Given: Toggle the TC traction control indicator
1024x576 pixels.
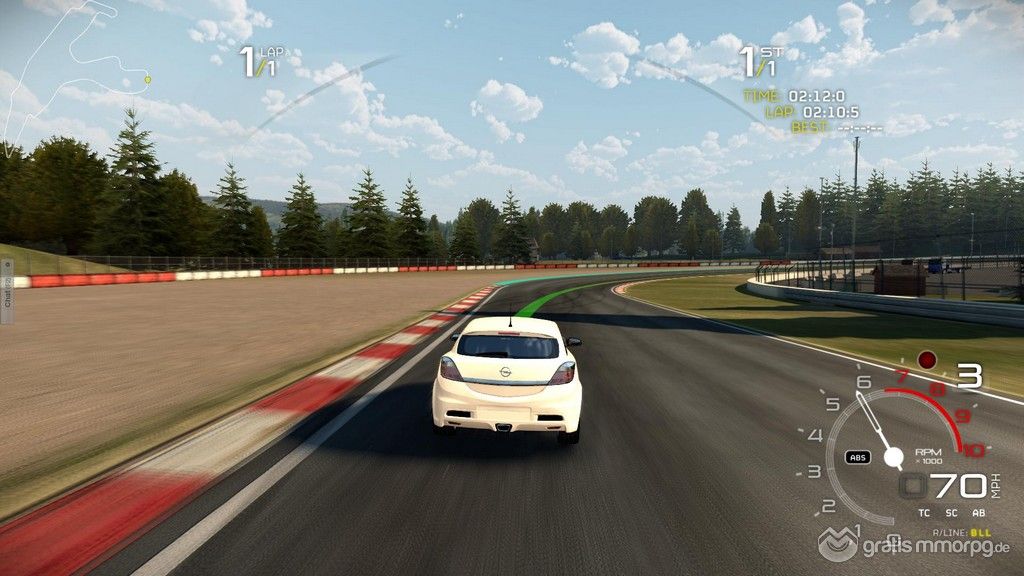Looking at the screenshot, I should (924, 513).
